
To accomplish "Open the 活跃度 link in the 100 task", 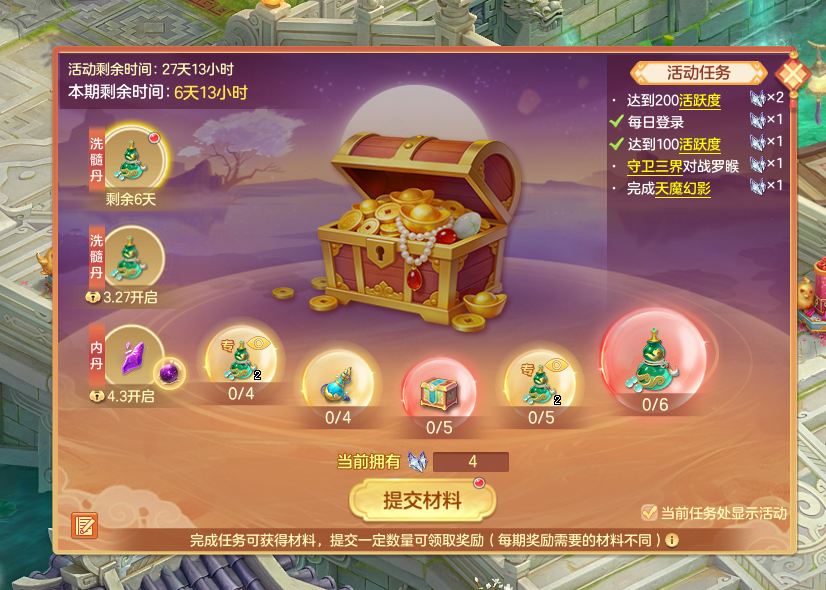I will pyautogui.click(x=699, y=144).
